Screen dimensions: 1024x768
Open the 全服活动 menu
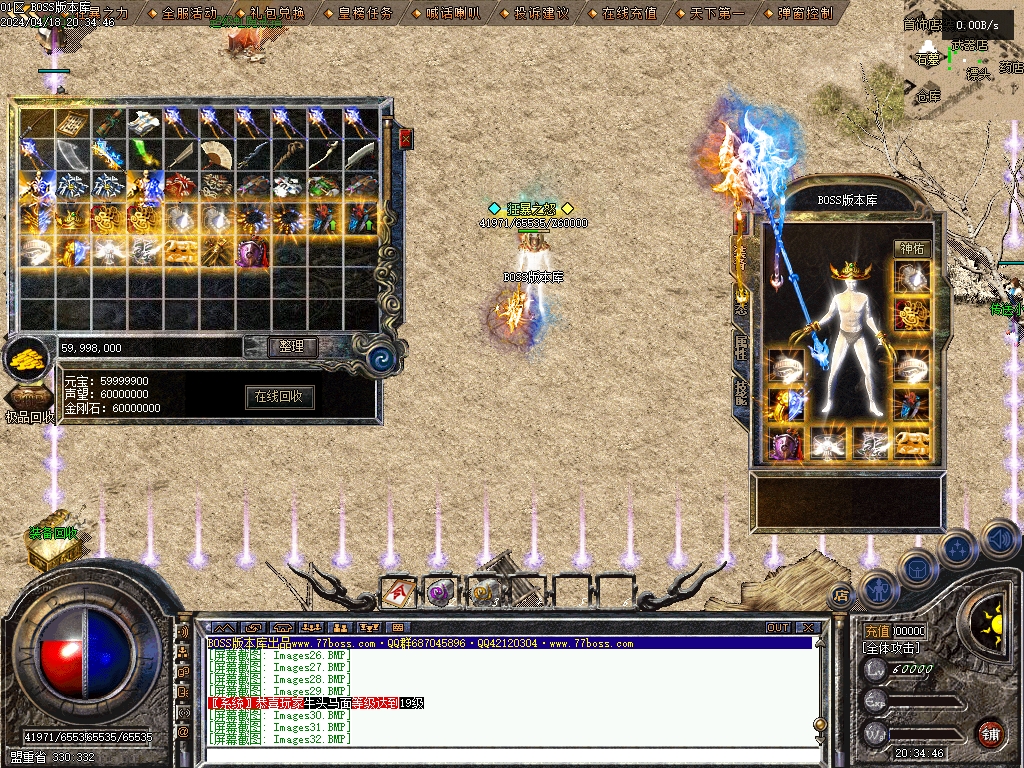(x=188, y=13)
